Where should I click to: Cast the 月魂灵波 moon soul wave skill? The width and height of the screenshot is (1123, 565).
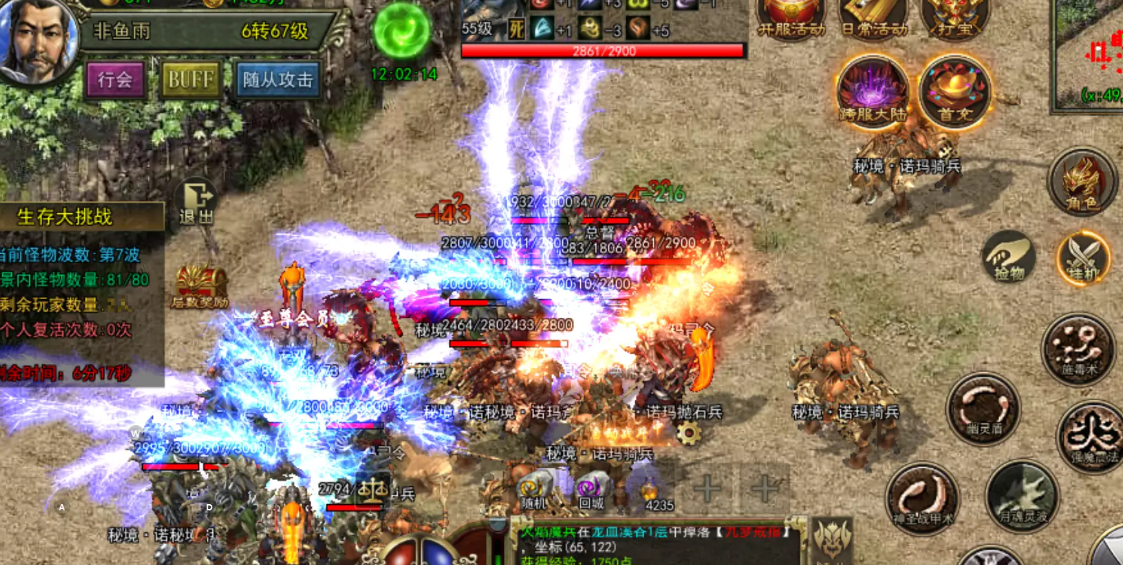(1021, 497)
